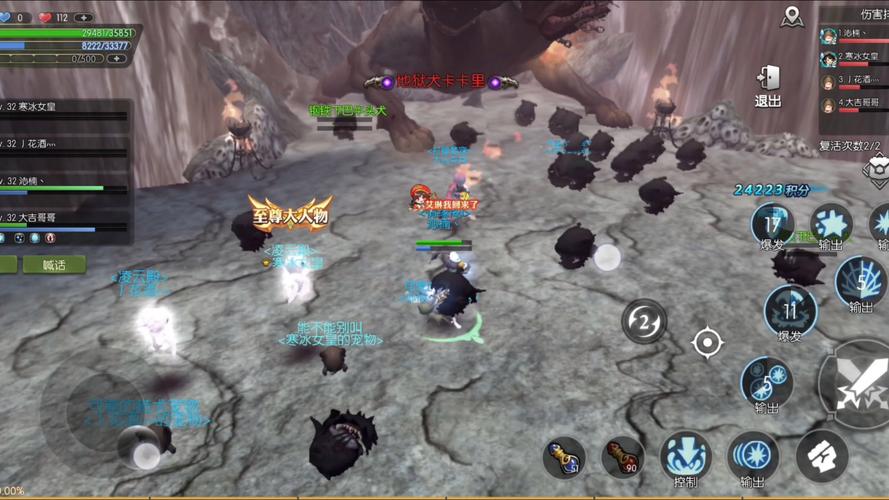The width and height of the screenshot is (889, 500).
Task: Click the plus button beside the hearts
Action: click(x=84, y=17)
